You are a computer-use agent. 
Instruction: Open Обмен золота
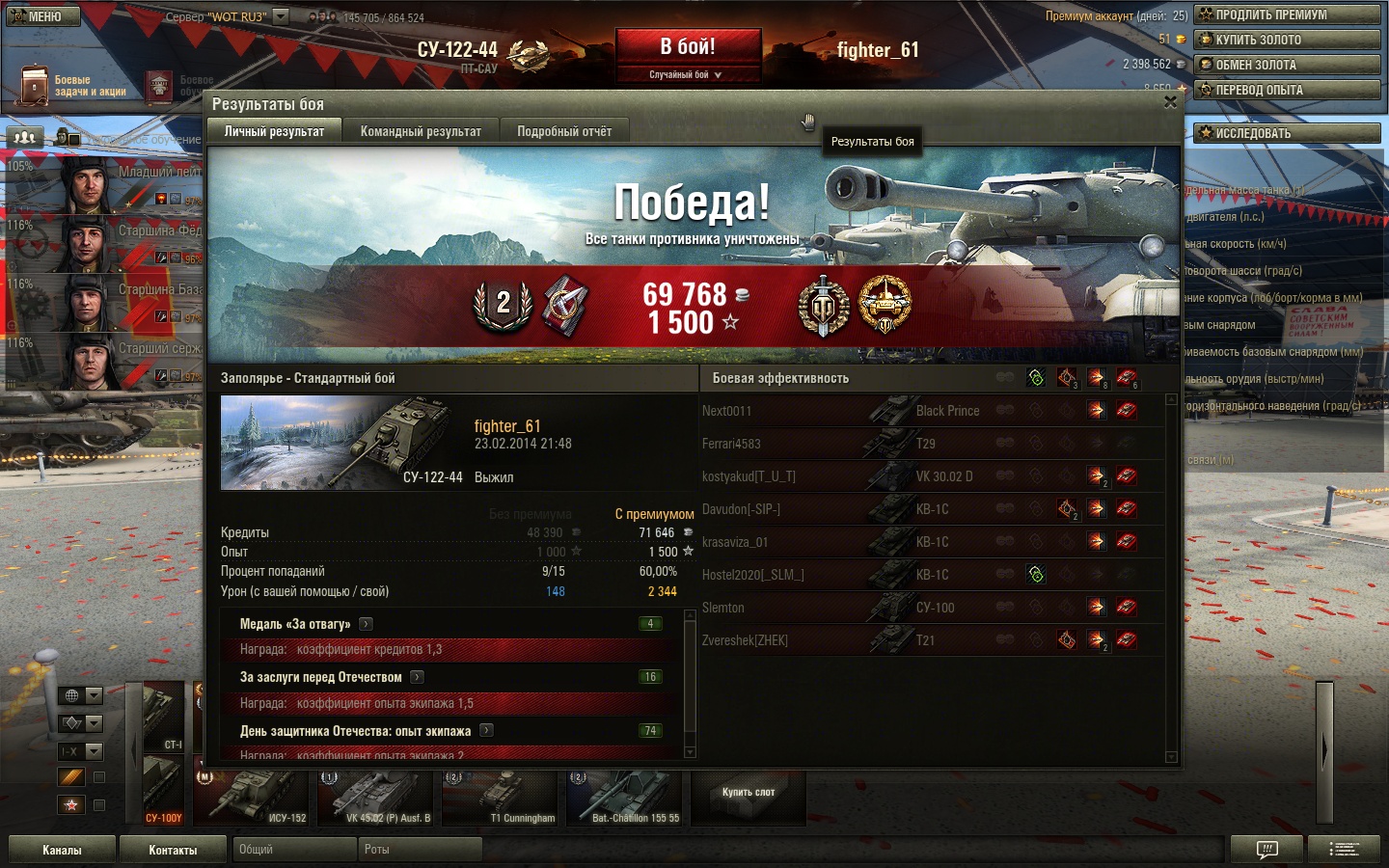pos(1287,65)
